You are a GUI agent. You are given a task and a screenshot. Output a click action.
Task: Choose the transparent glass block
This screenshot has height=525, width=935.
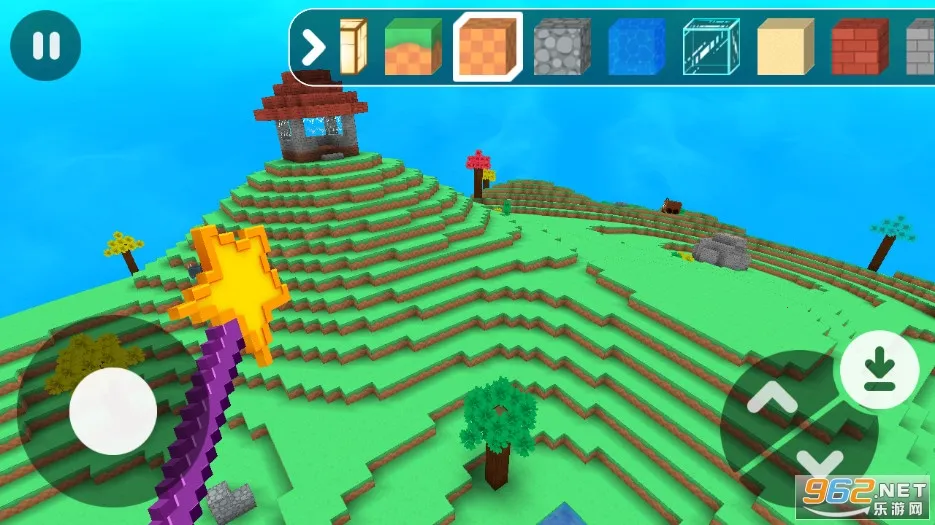pyautogui.click(x=710, y=47)
